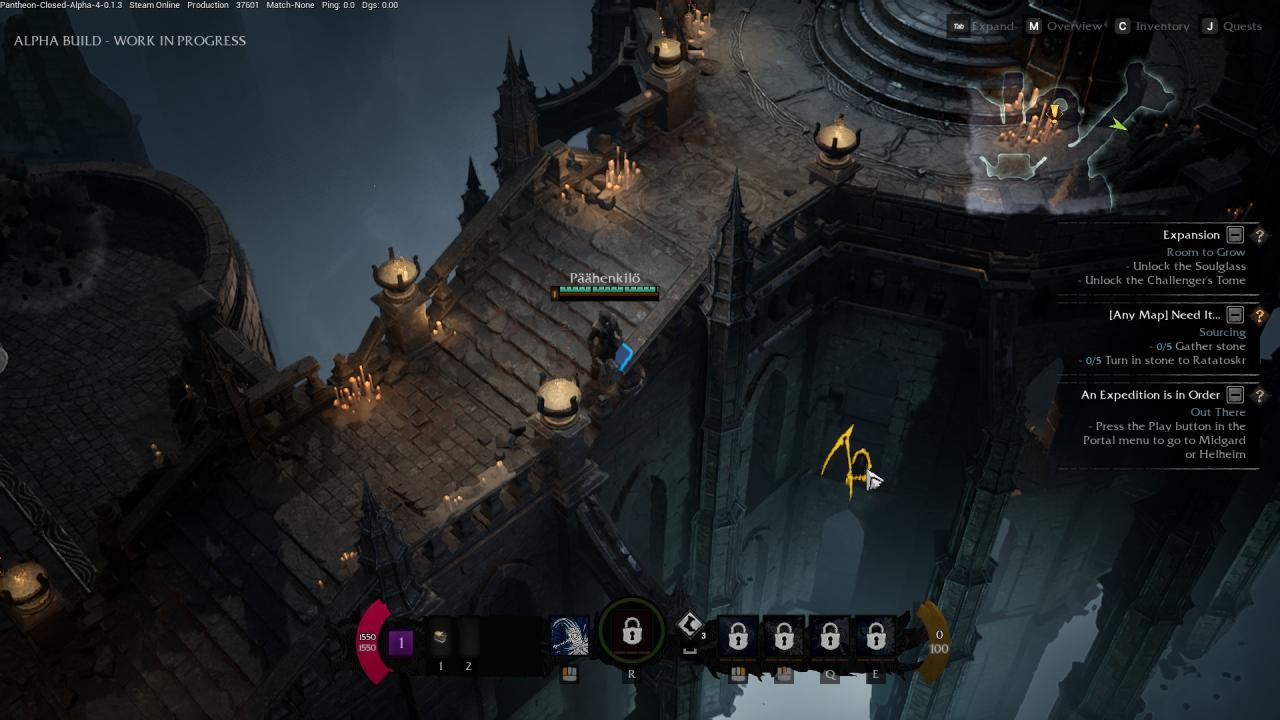Image resolution: width=1280 pixels, height=720 pixels.
Task: Show help for An Expedition is in Order
Action: (1259, 395)
